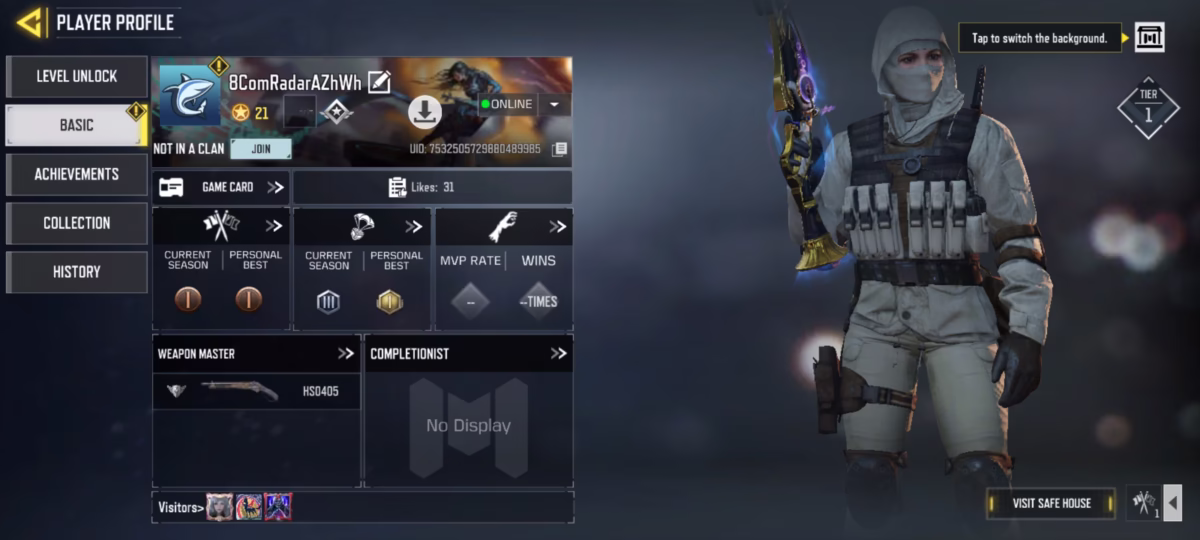Viewport: 1200px width, 540px height.
Task: Open the Tier 1 badge
Action: click(x=1148, y=108)
